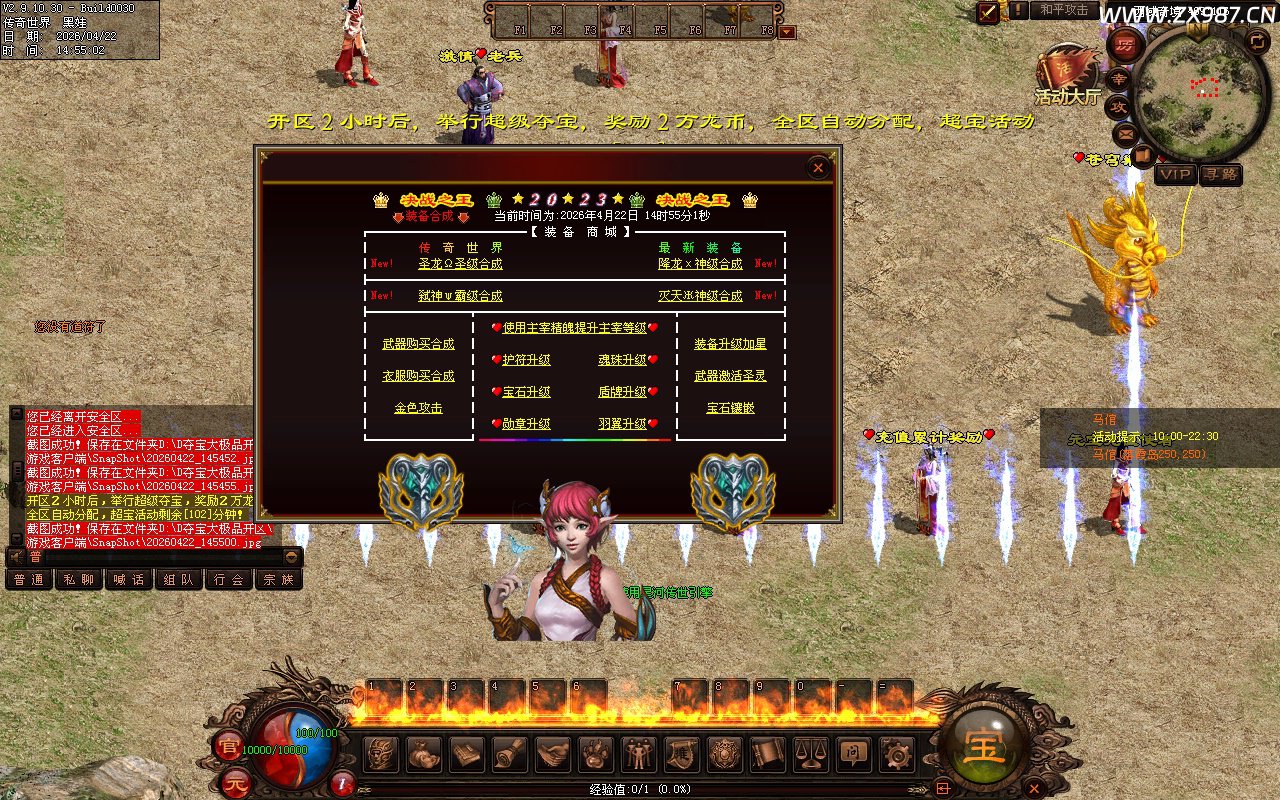
Task: Open the mail envelope icon
Action: point(1125,132)
